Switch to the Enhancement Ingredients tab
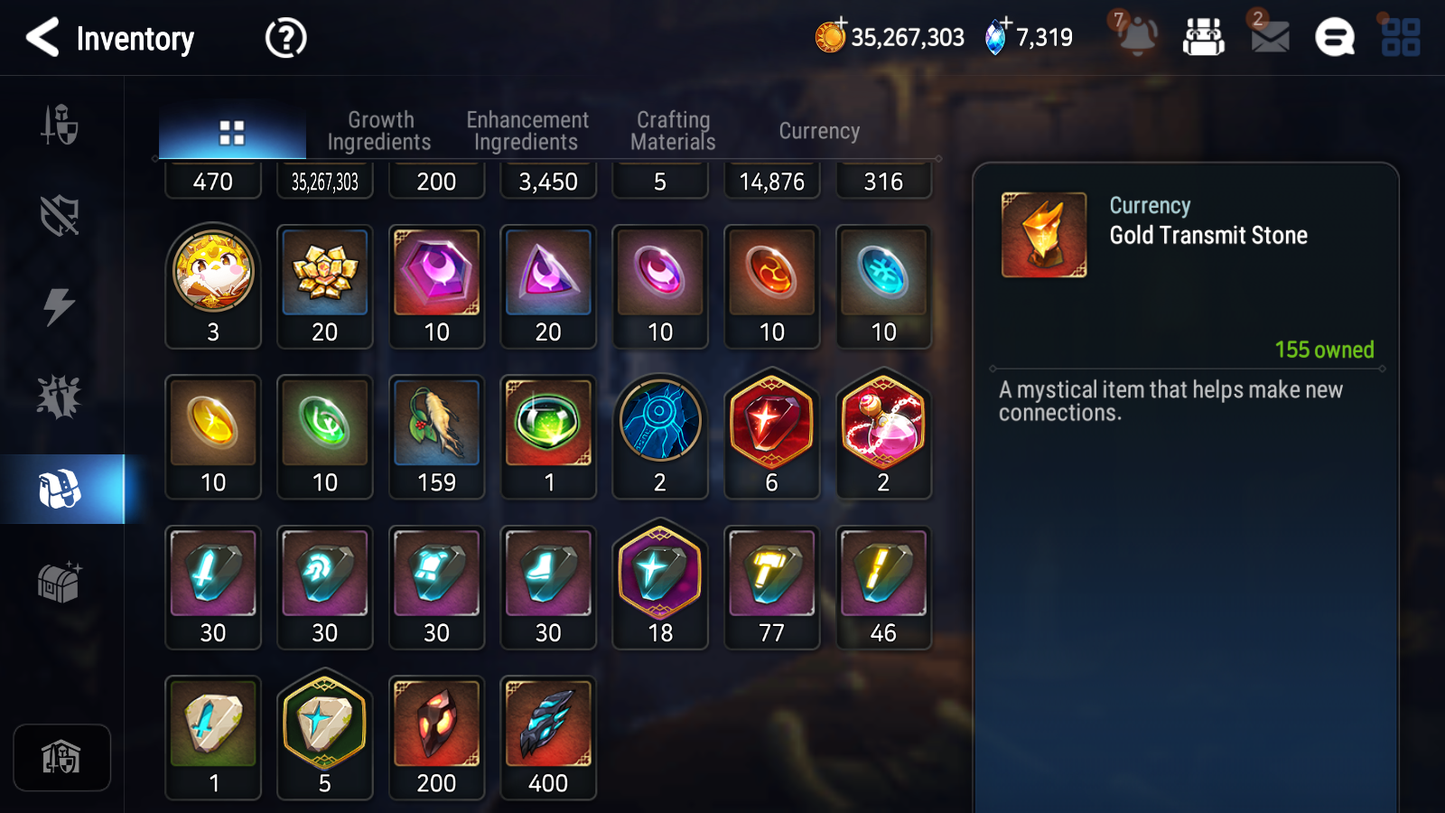The image size is (1445, 813). coord(527,131)
